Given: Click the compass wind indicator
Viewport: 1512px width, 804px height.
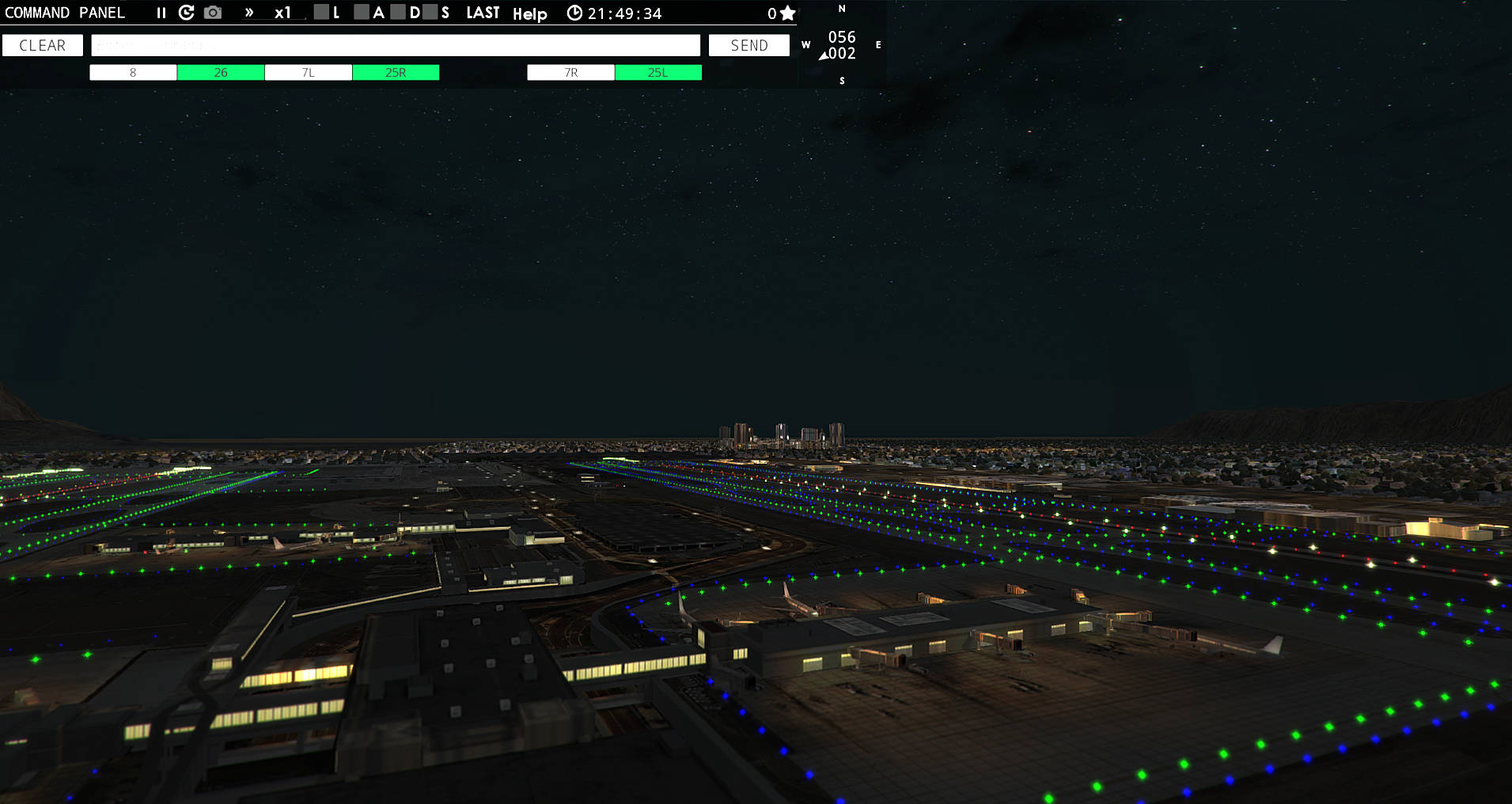Looking at the screenshot, I should [x=841, y=45].
